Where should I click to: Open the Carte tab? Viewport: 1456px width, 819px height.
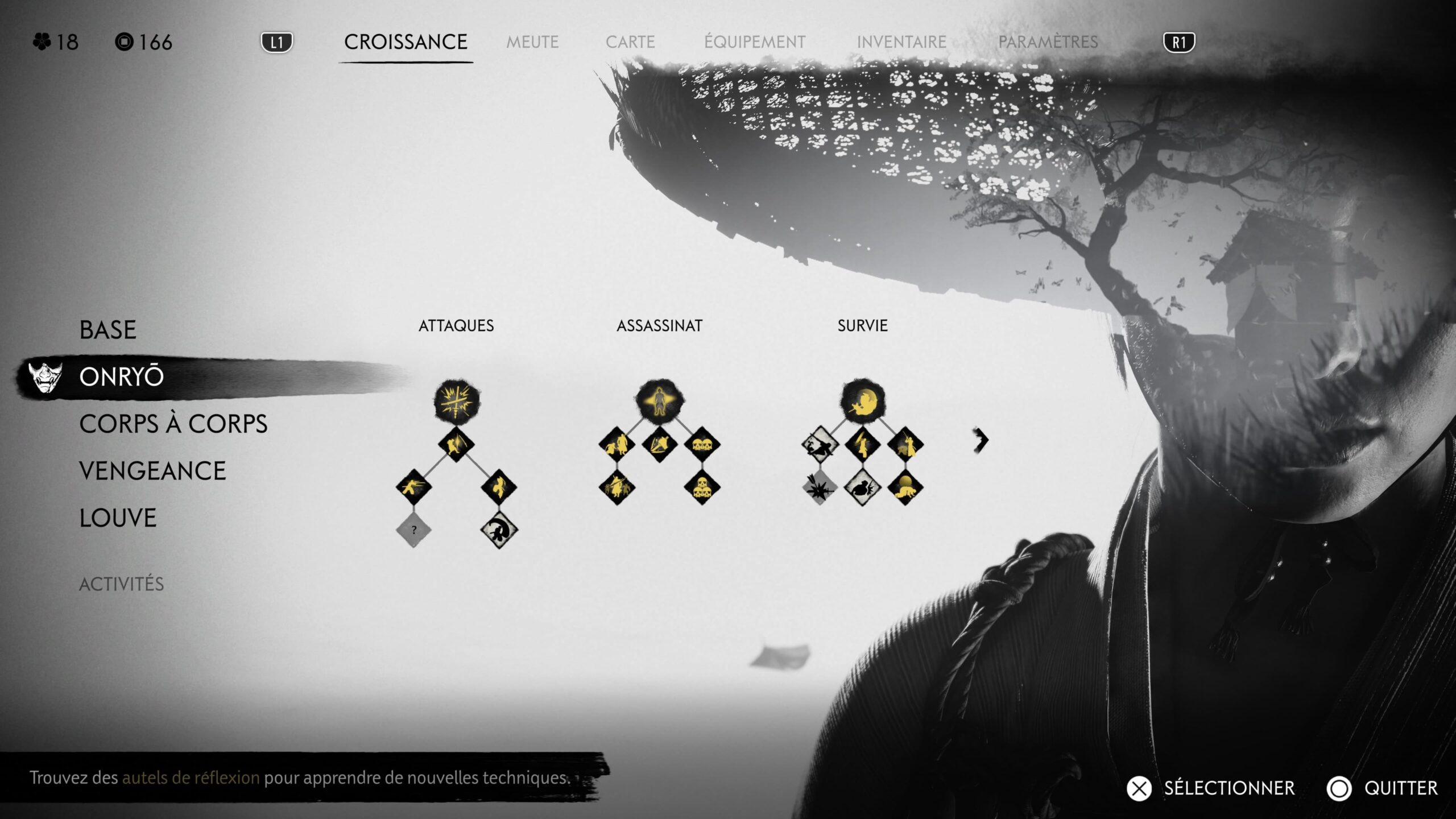point(630,42)
